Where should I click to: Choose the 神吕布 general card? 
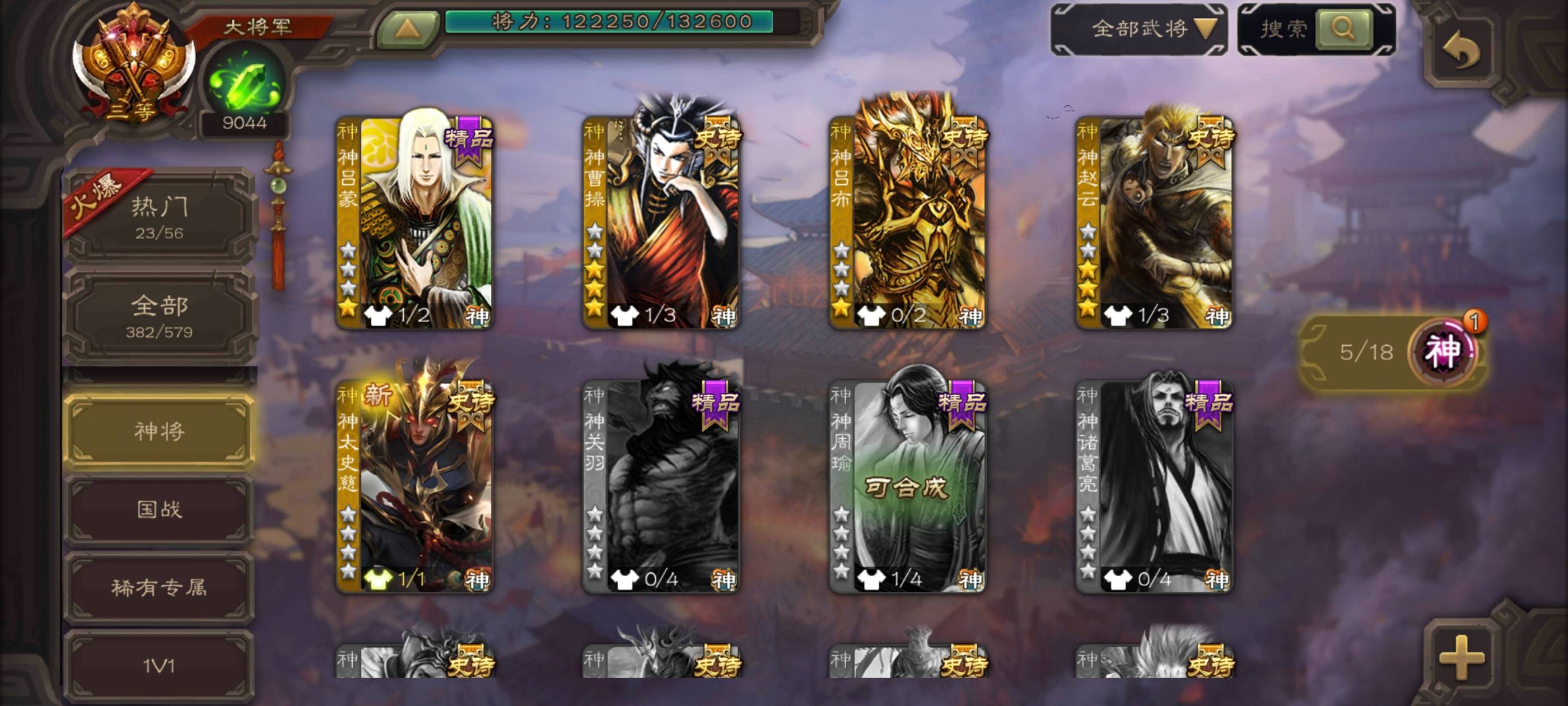click(908, 222)
